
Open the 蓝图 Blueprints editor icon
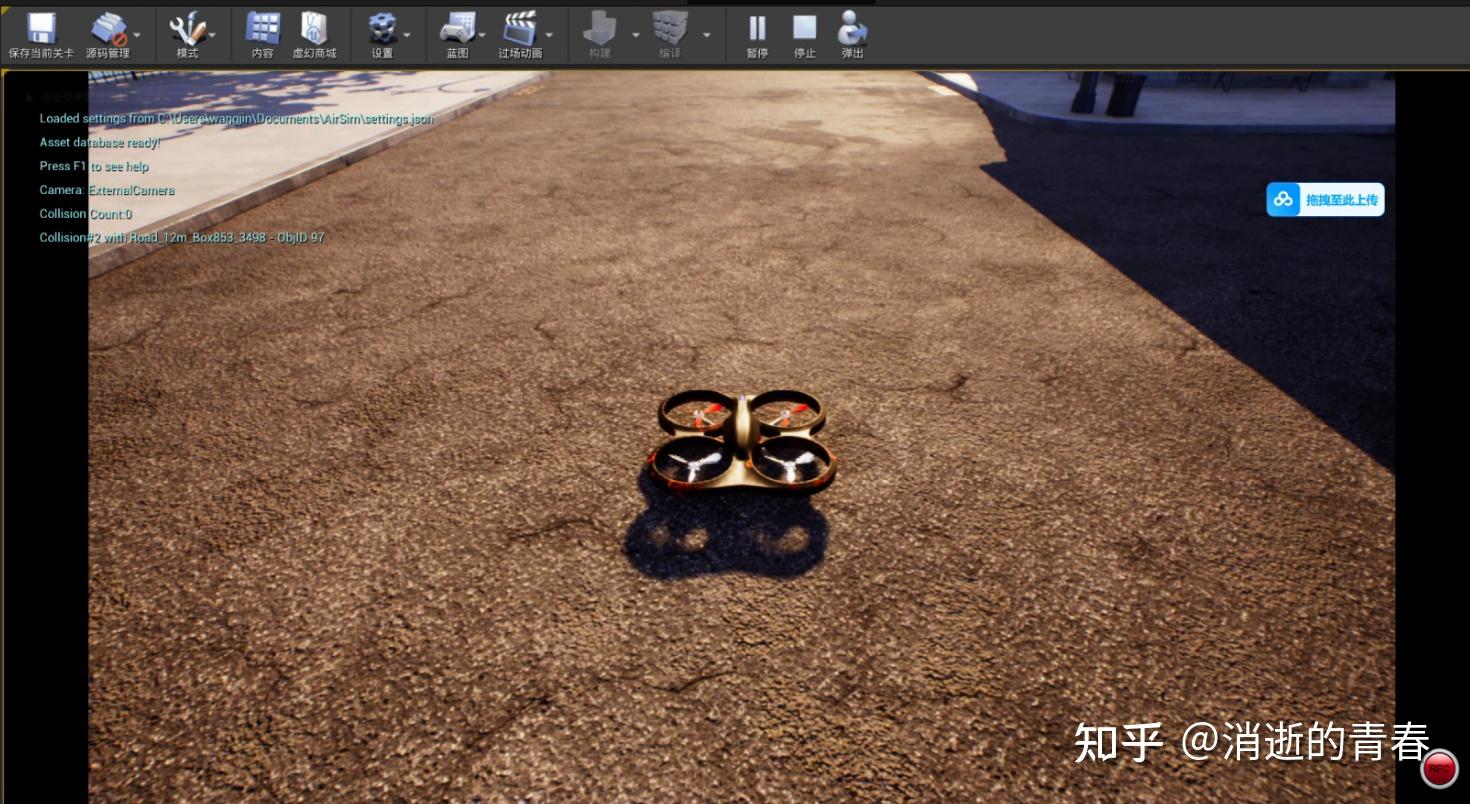(x=456, y=27)
